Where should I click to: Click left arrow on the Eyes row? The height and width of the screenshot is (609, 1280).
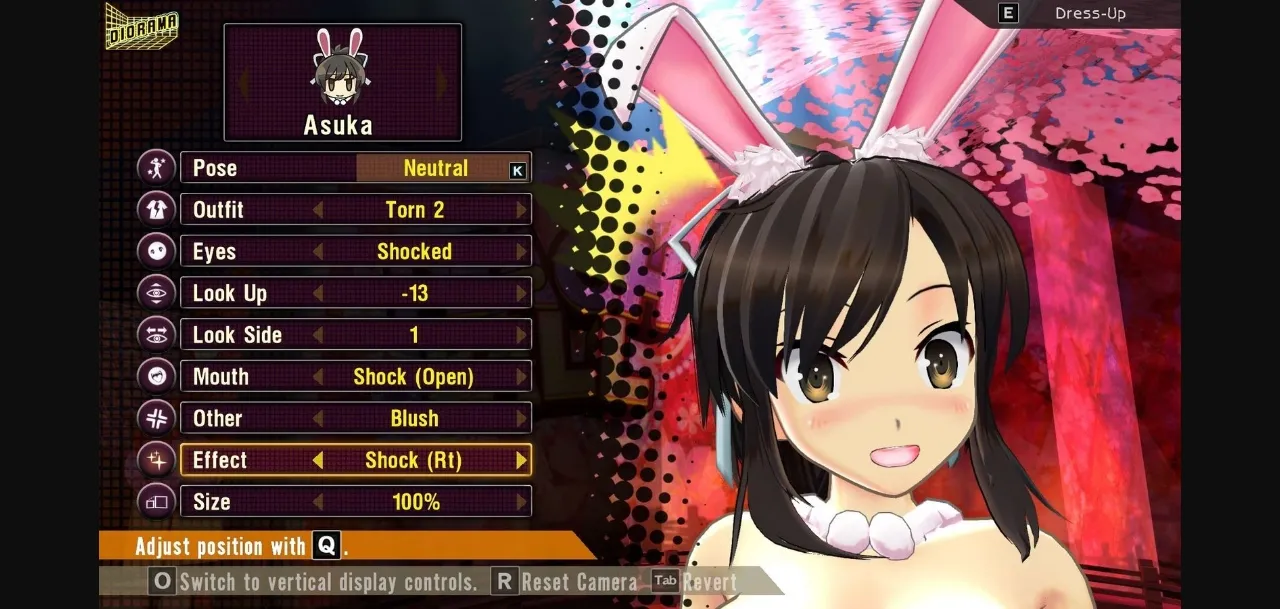click(318, 252)
